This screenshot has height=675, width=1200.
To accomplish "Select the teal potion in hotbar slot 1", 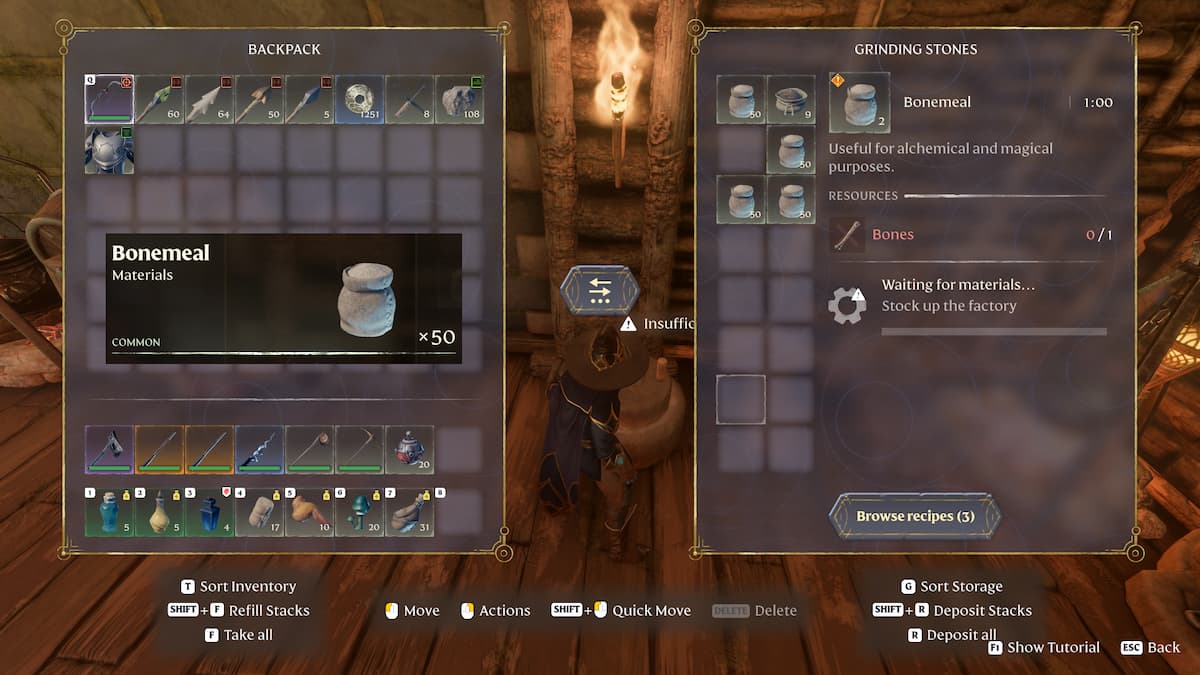I will click(109, 512).
